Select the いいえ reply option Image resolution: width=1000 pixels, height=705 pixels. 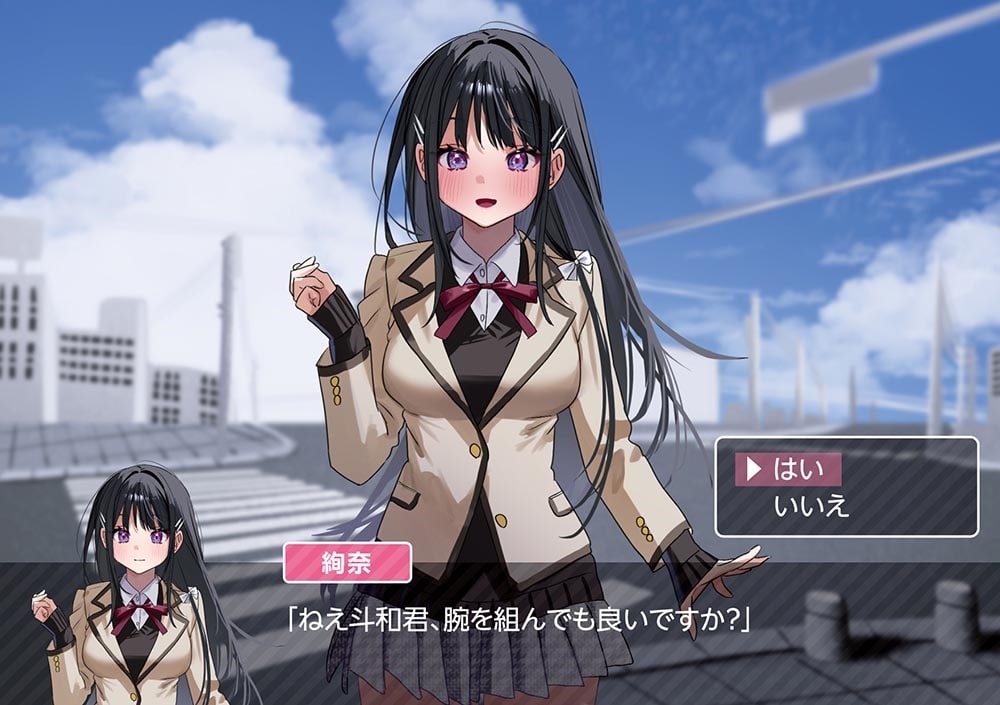click(x=811, y=506)
